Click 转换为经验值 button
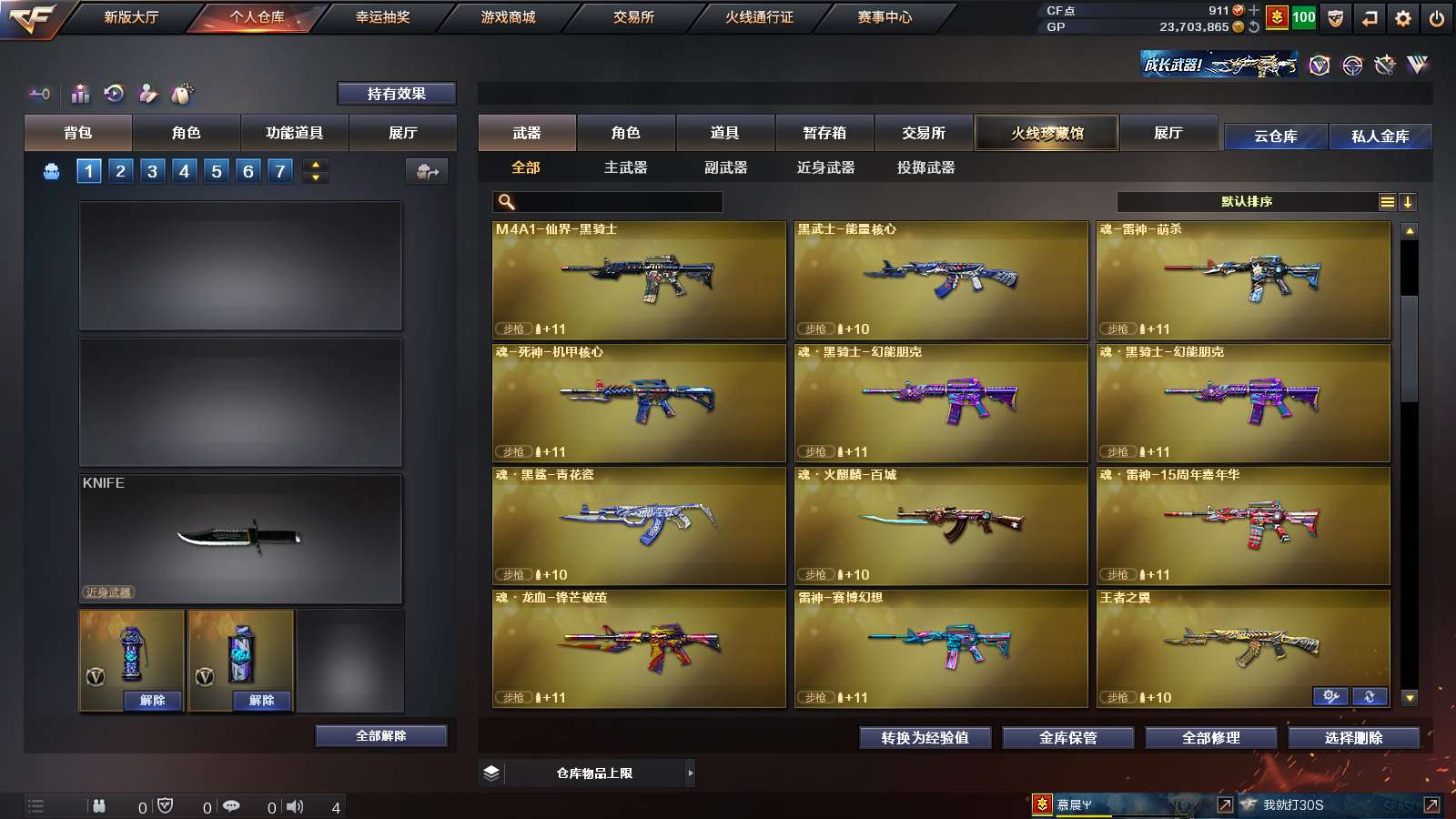1456x819 pixels. point(925,738)
